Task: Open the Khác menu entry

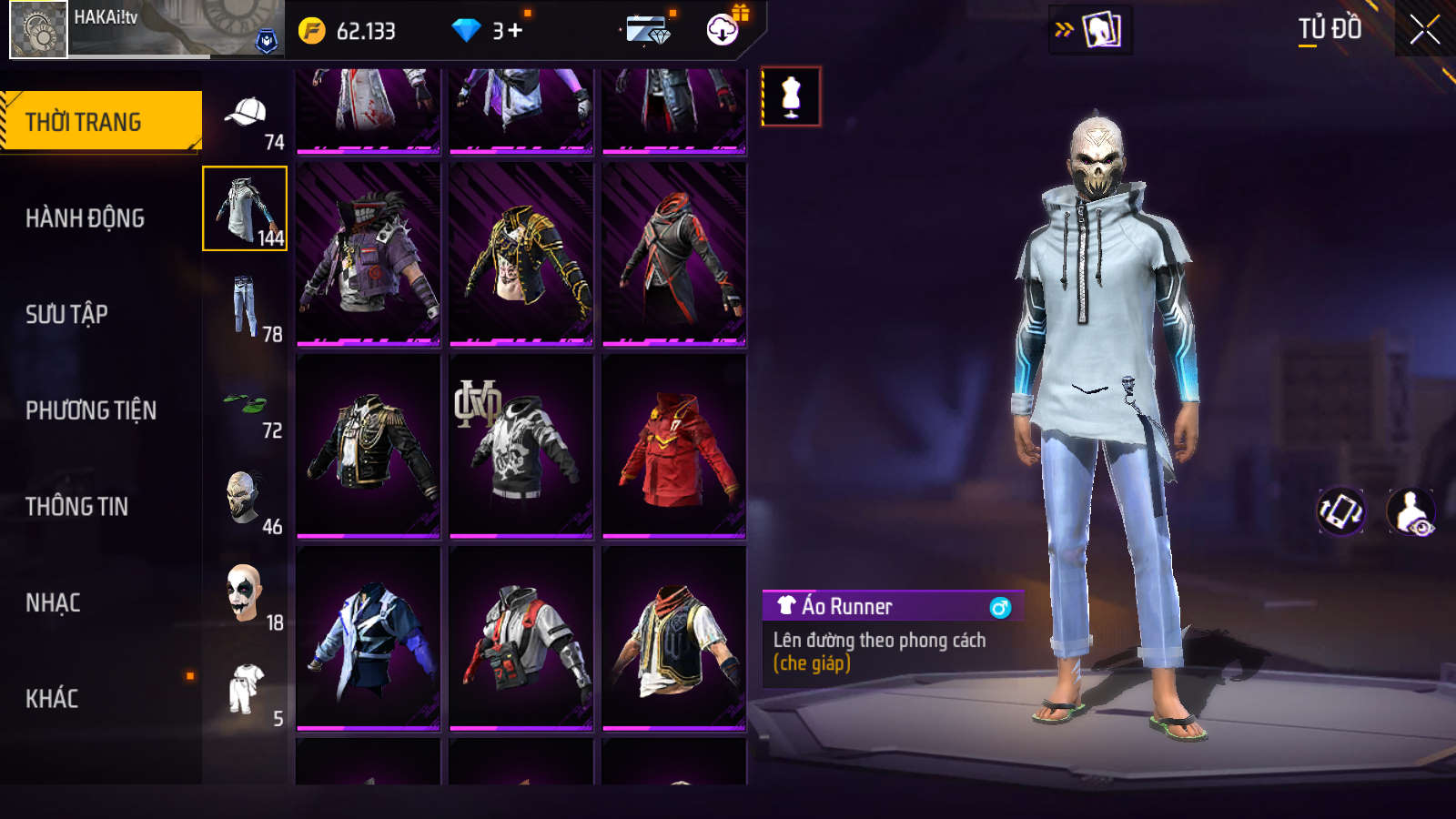Action: (52, 699)
